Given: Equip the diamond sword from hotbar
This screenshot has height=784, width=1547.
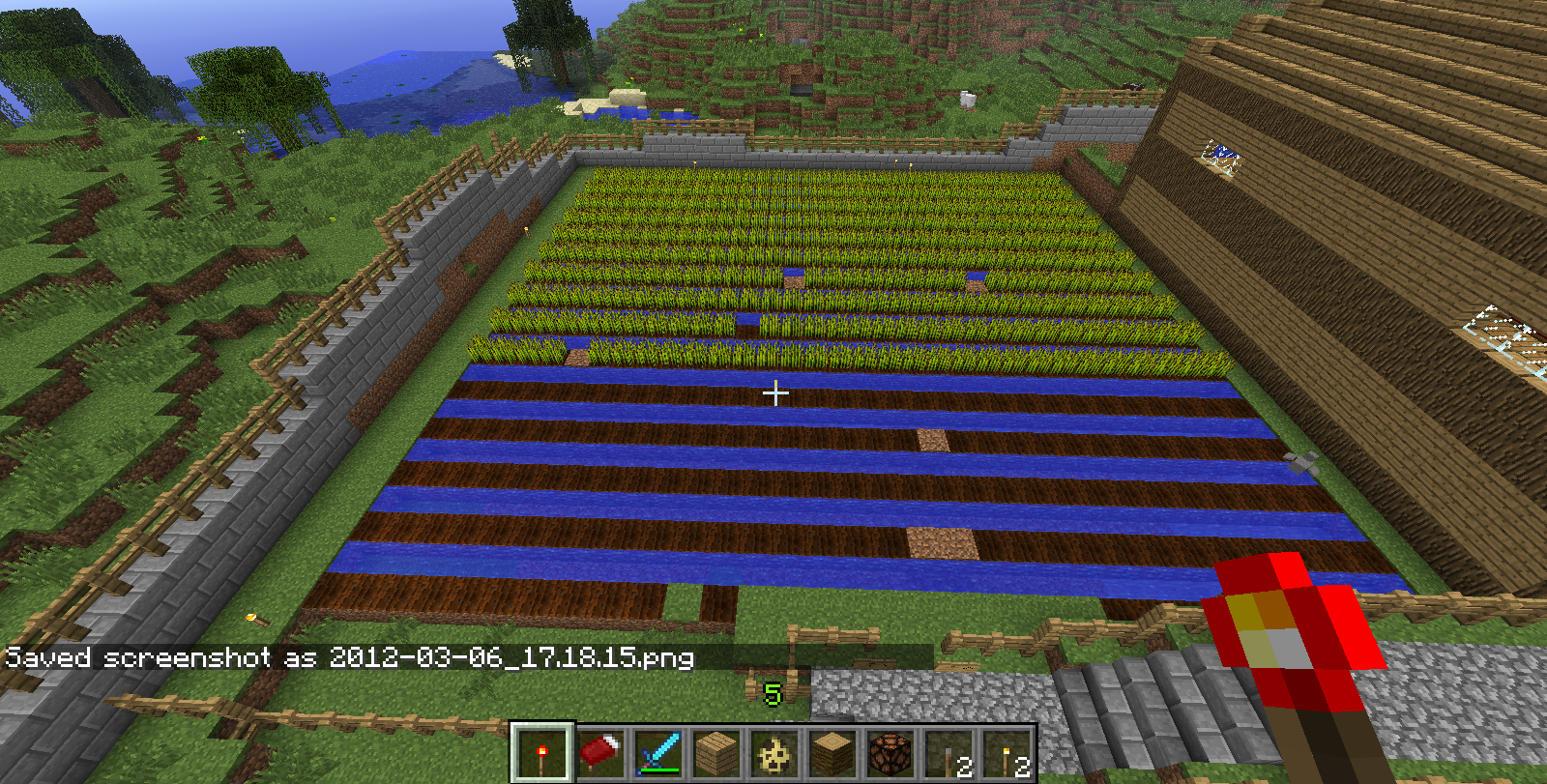Looking at the screenshot, I should [658, 753].
